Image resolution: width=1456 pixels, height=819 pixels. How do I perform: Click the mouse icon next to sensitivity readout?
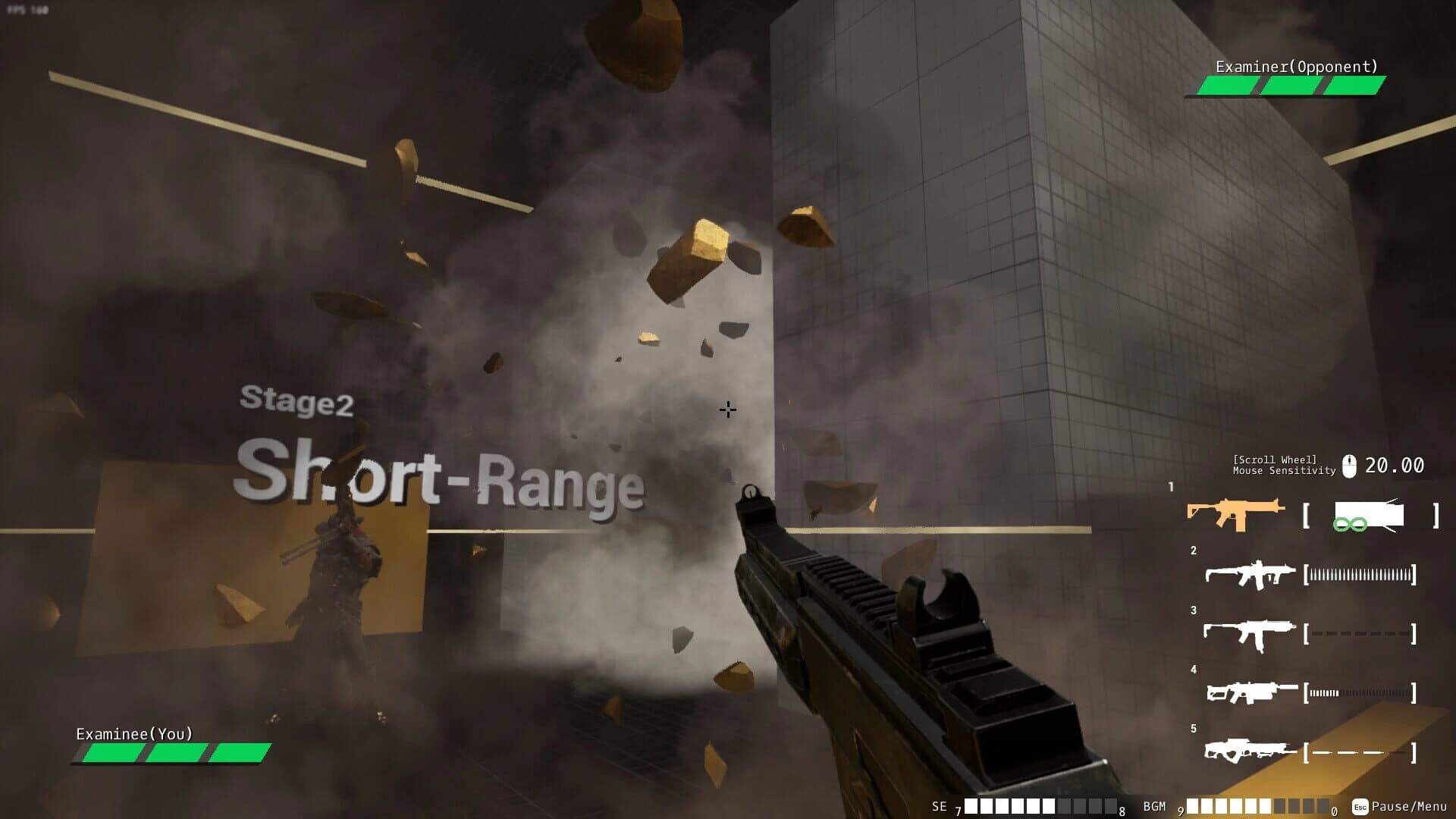(x=1350, y=463)
